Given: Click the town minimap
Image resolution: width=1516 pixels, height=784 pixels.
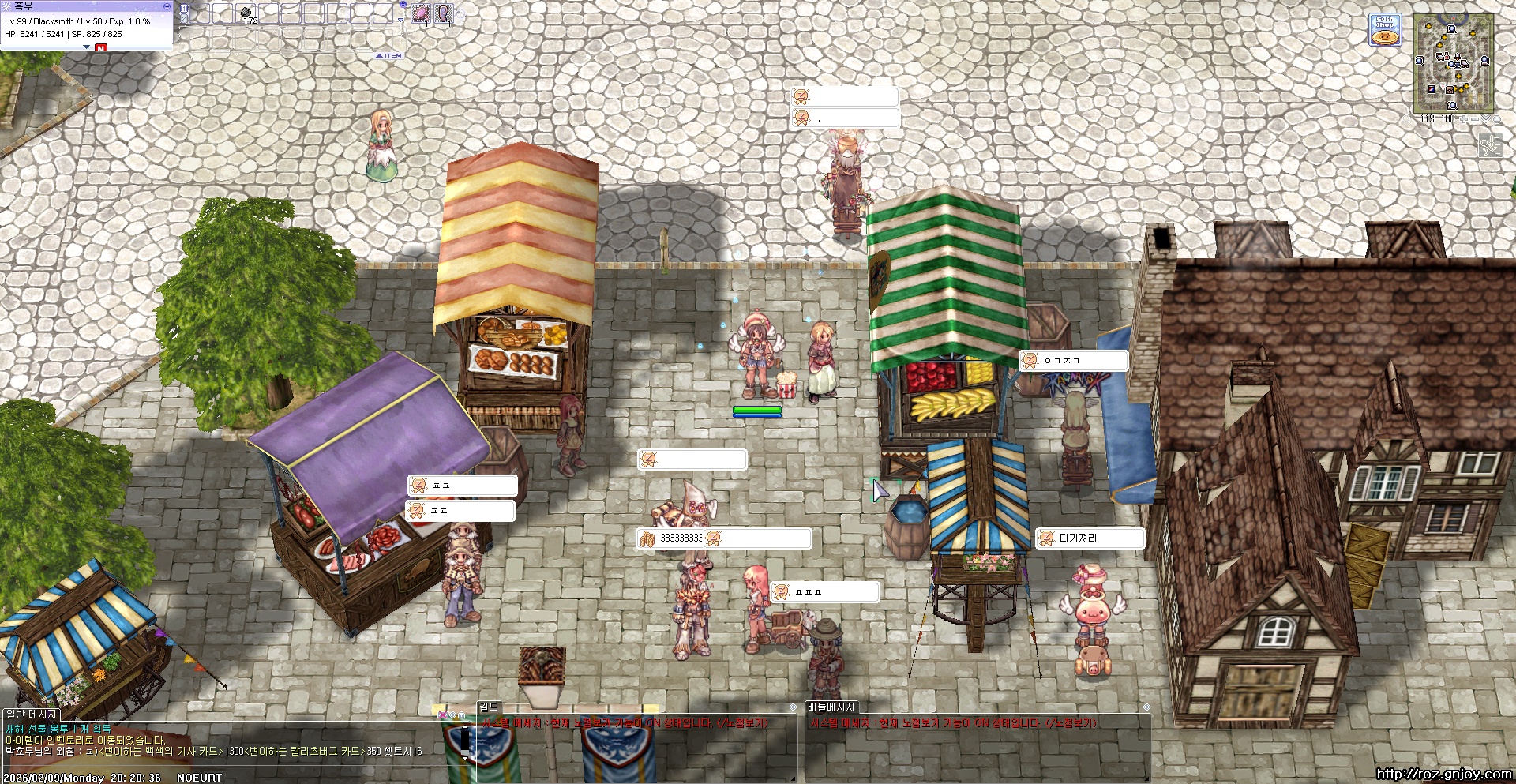Looking at the screenshot, I should [x=1453, y=63].
